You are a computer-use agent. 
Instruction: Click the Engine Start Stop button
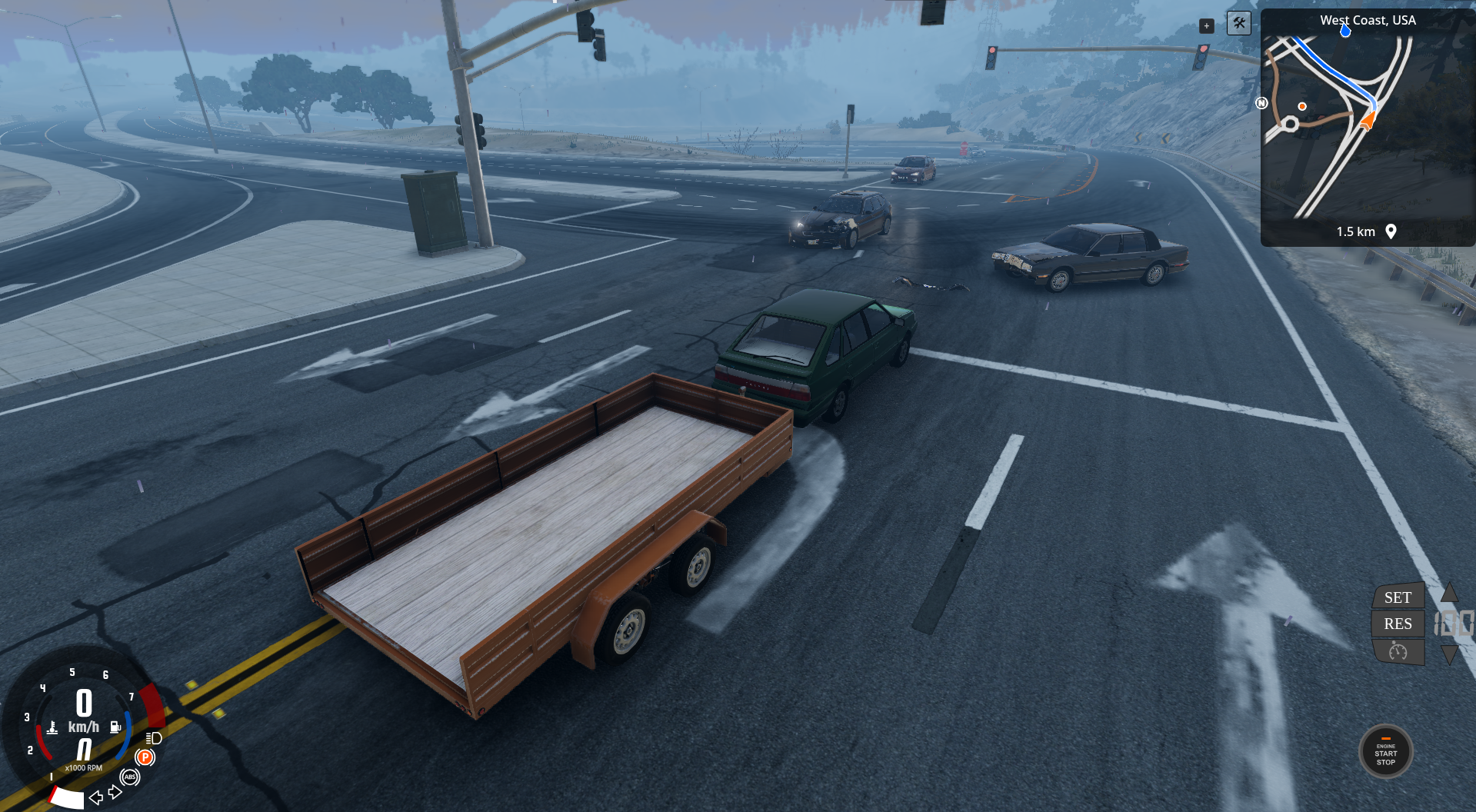[1385, 753]
